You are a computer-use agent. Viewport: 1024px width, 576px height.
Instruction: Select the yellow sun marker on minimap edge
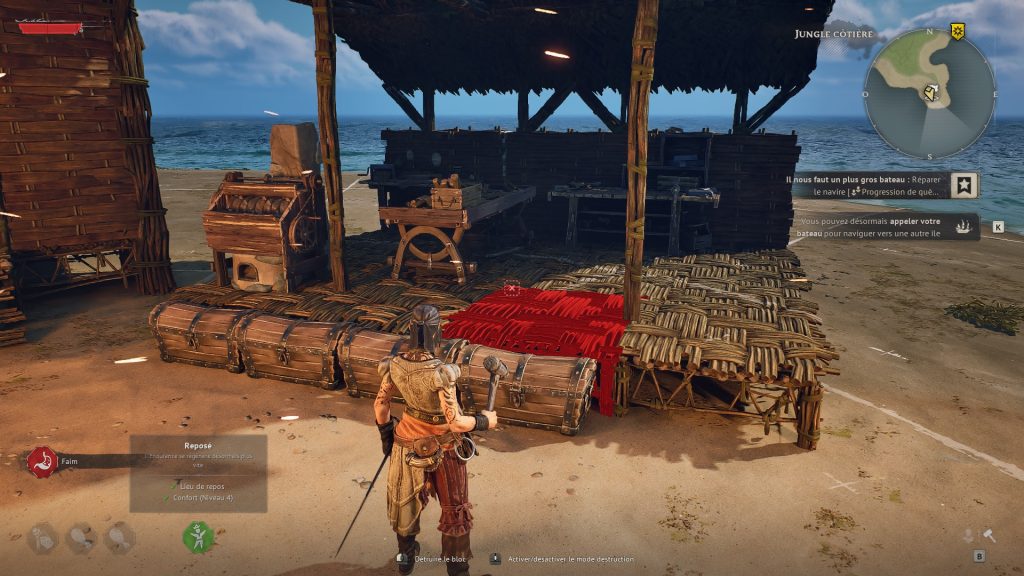(x=958, y=32)
